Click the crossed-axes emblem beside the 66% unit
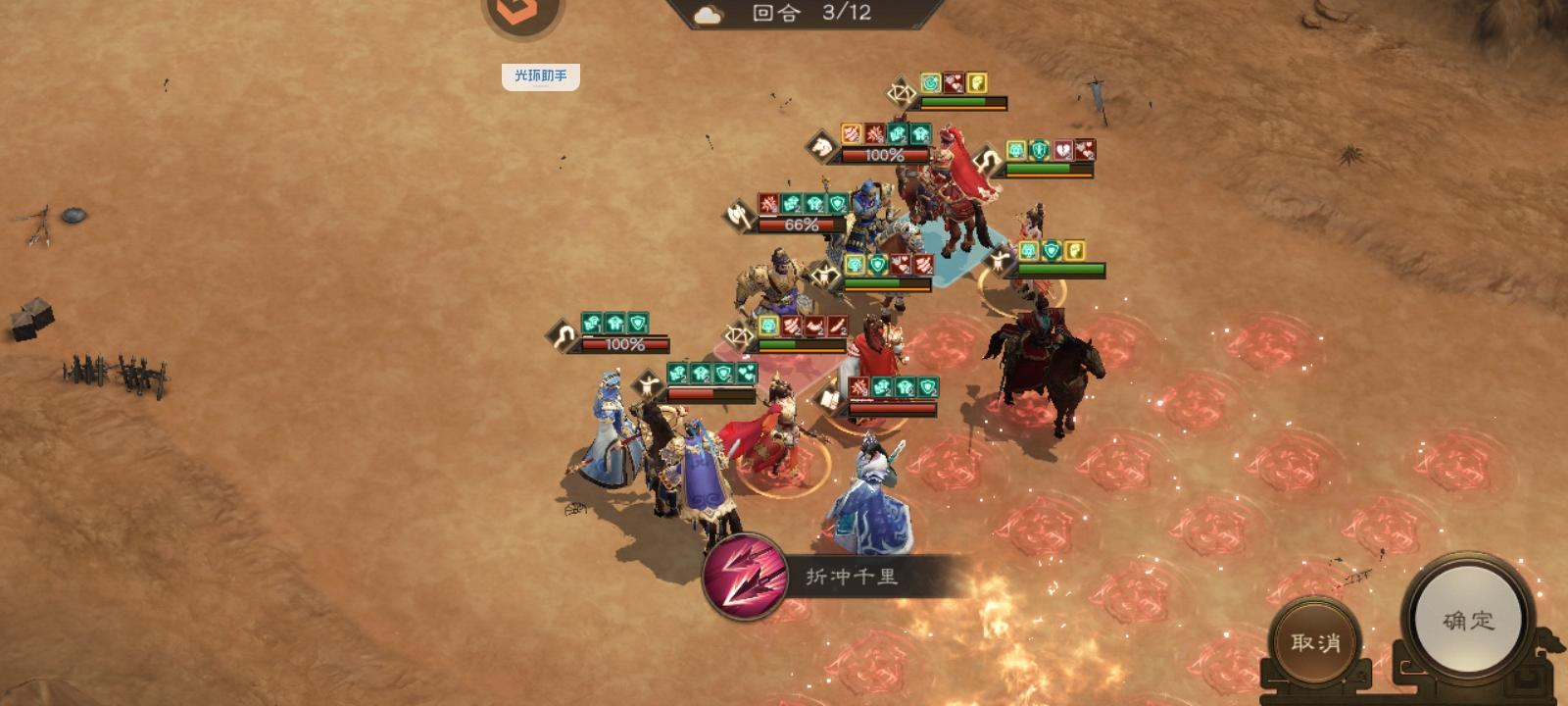 (x=739, y=218)
